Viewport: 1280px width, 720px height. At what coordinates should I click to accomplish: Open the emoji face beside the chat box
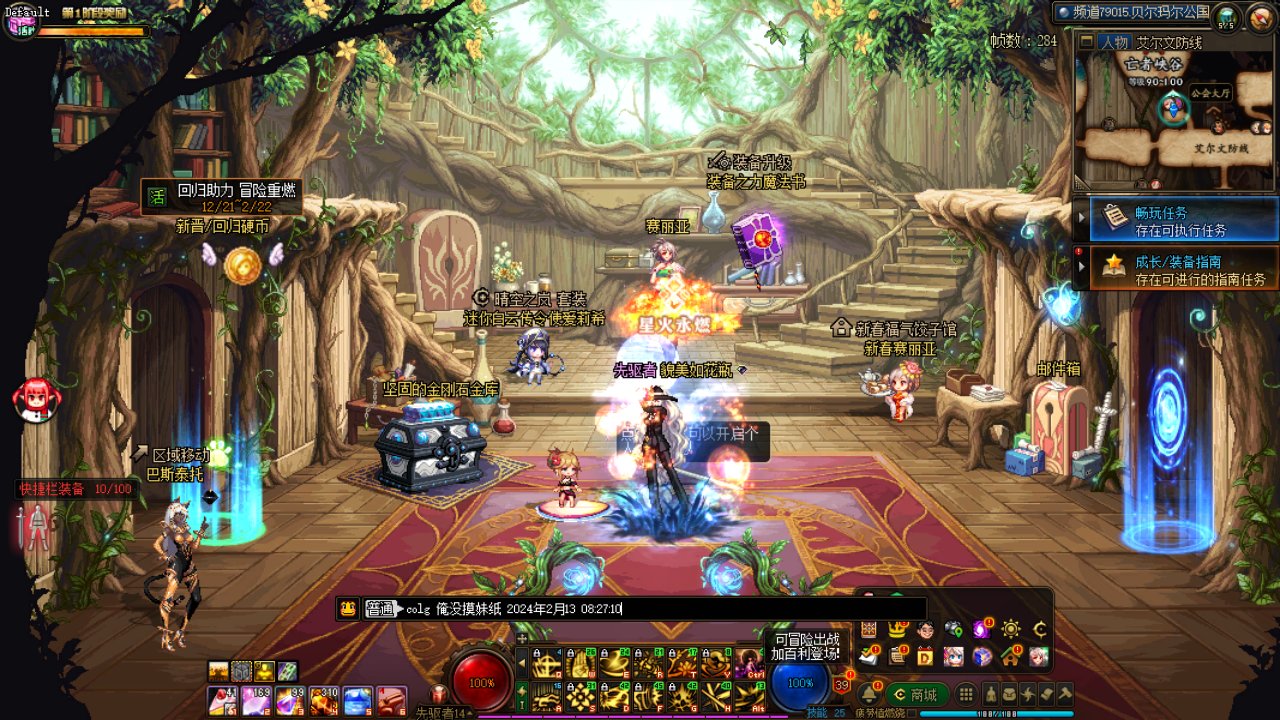(348, 608)
